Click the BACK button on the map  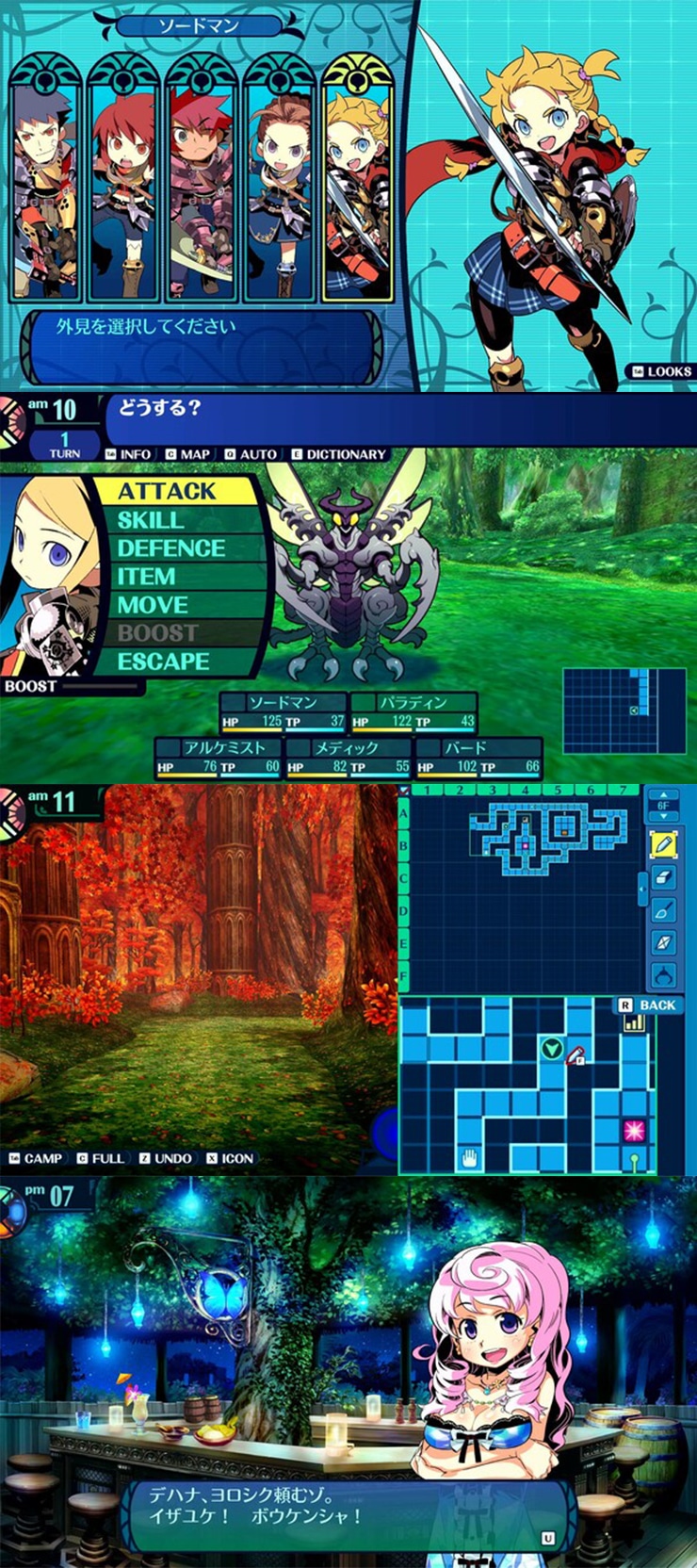point(649,1005)
